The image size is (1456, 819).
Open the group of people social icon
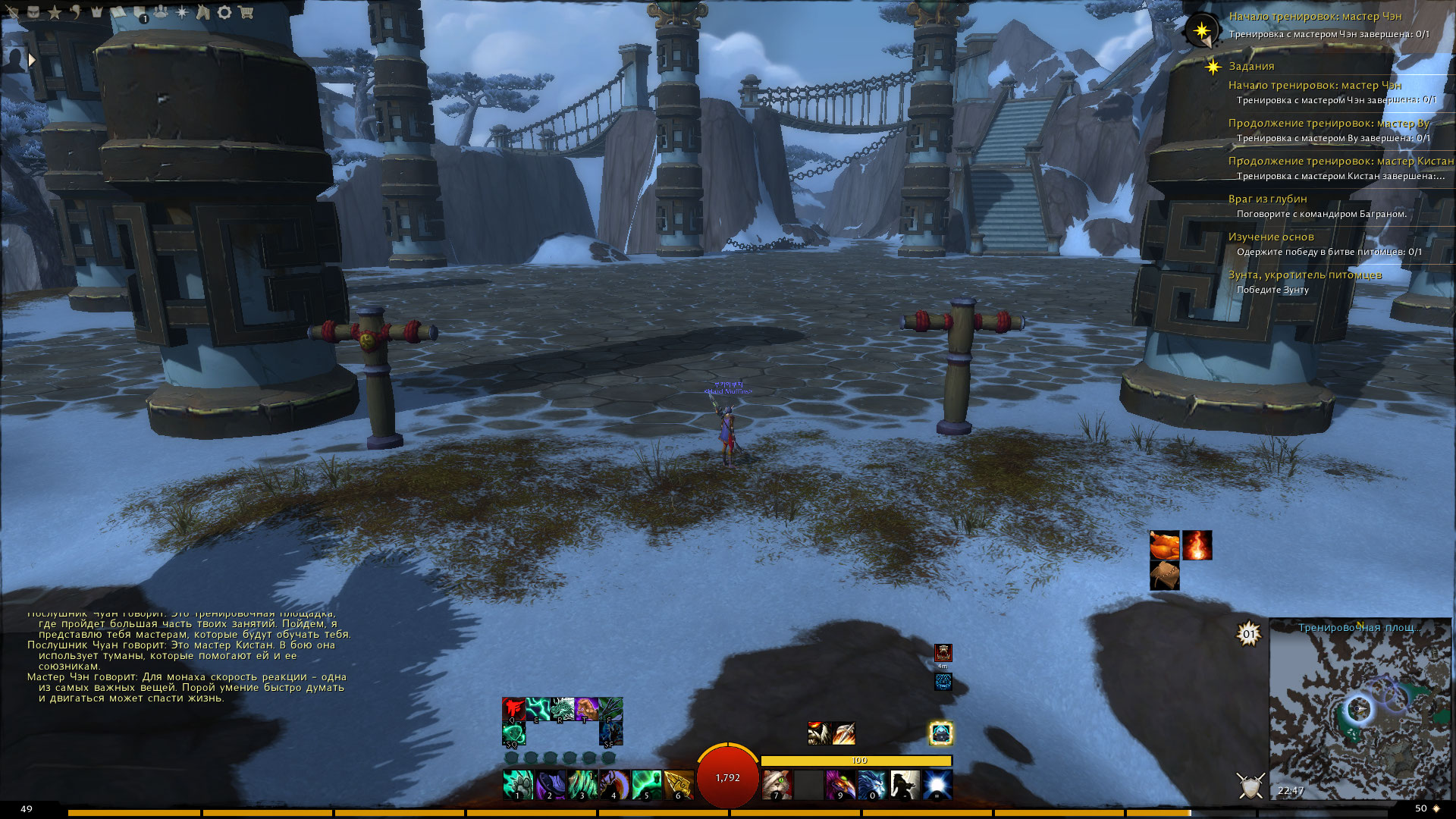161,12
